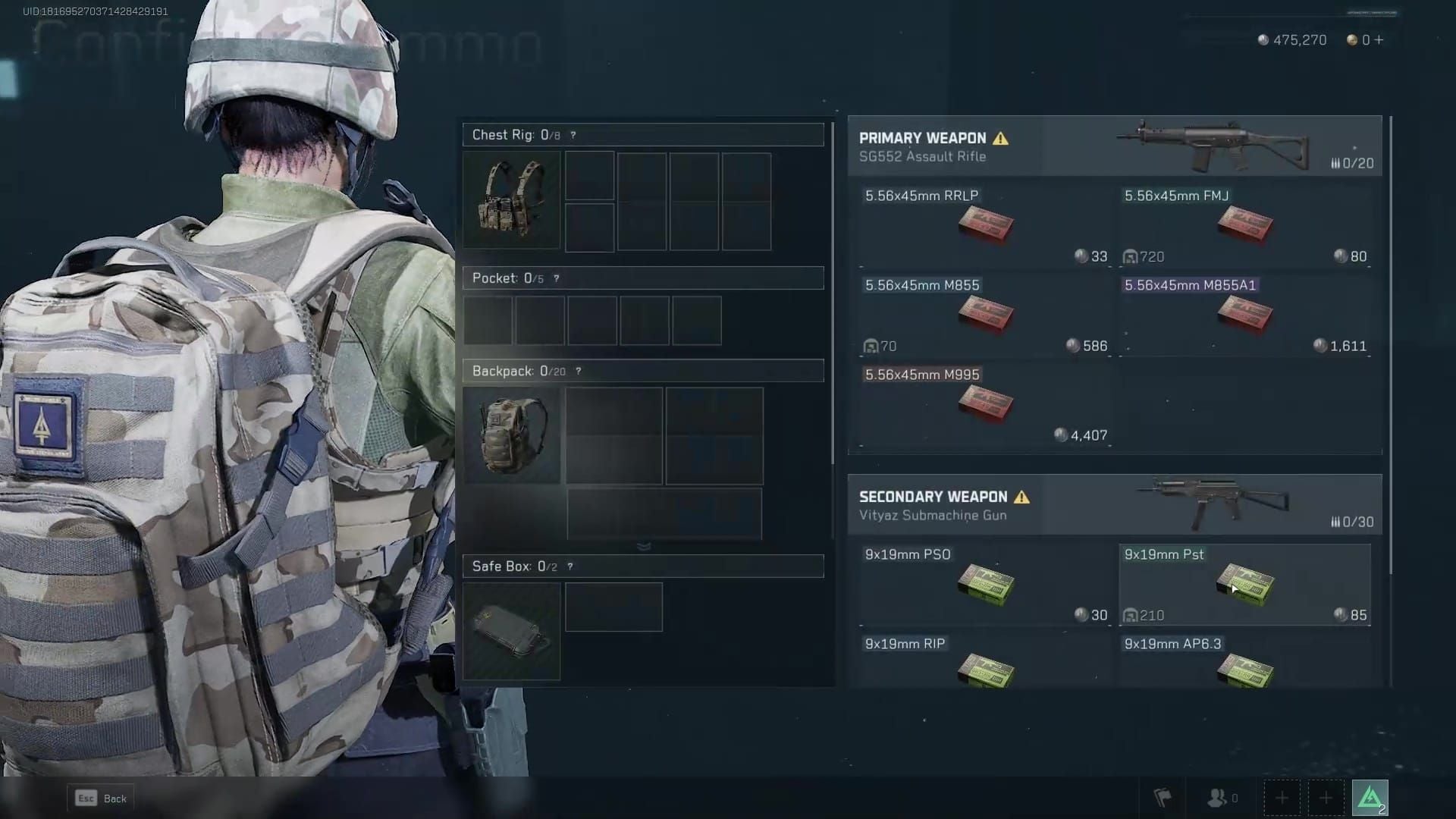The height and width of the screenshot is (819, 1456).
Task: Click the friends icon showing 0
Action: click(1219, 797)
